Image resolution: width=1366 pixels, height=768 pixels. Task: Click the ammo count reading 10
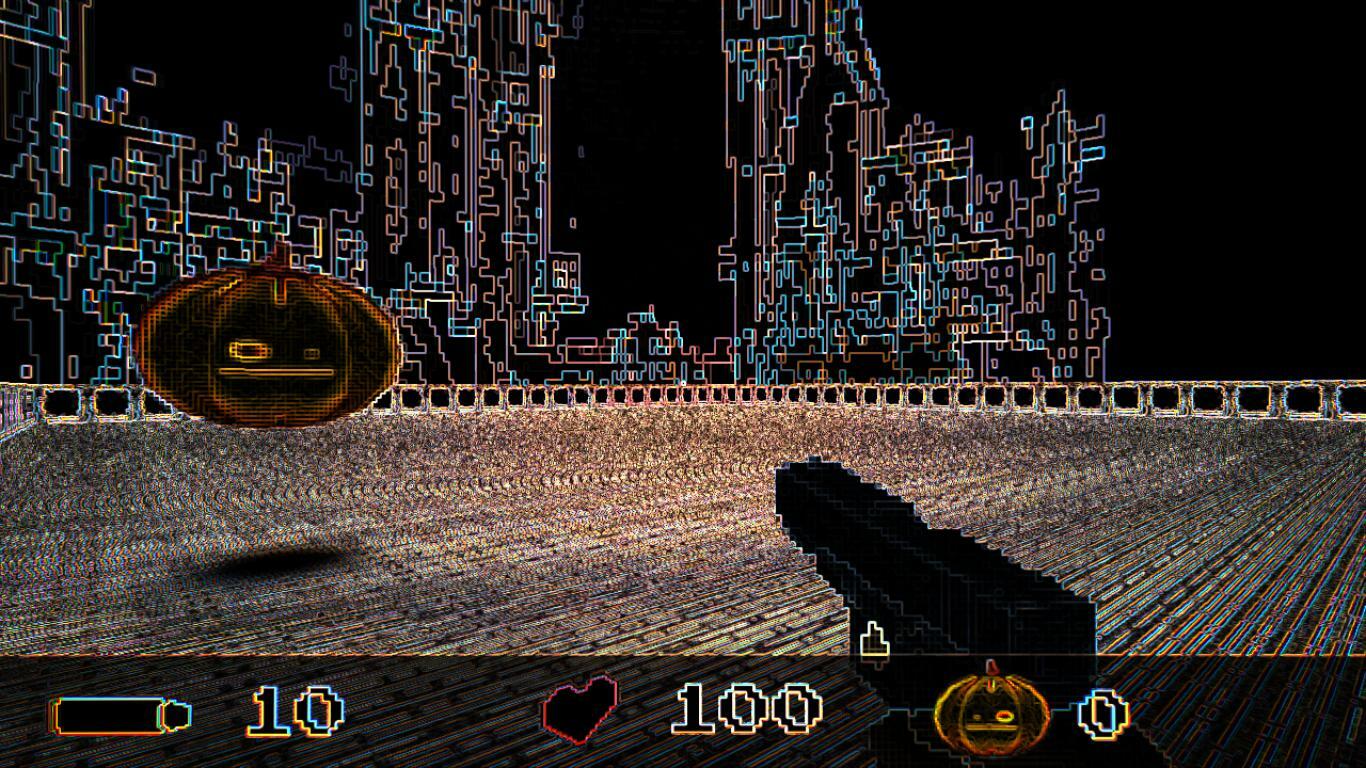pyautogui.click(x=292, y=712)
